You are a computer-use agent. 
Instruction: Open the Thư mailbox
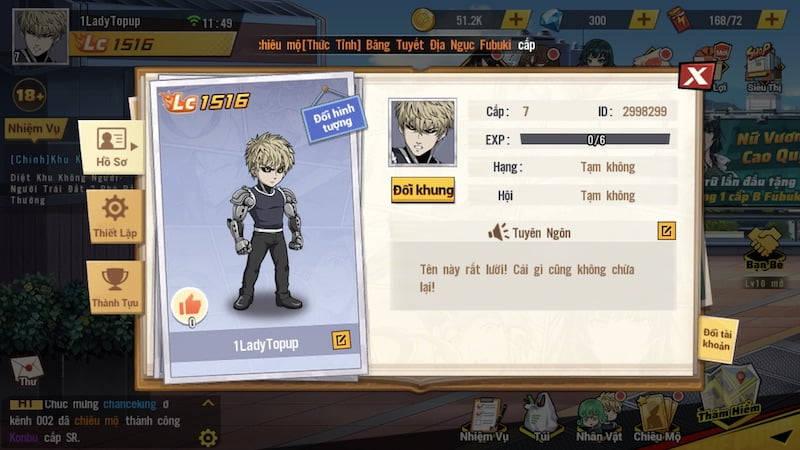pos(27,371)
